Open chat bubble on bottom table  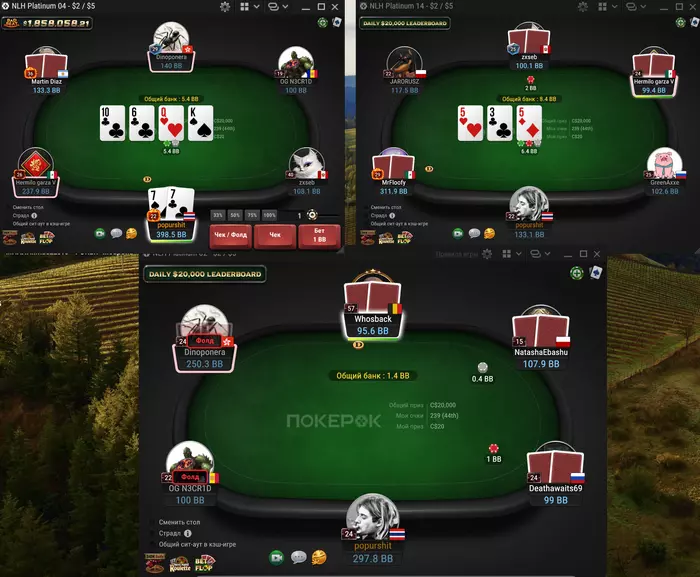[x=298, y=557]
